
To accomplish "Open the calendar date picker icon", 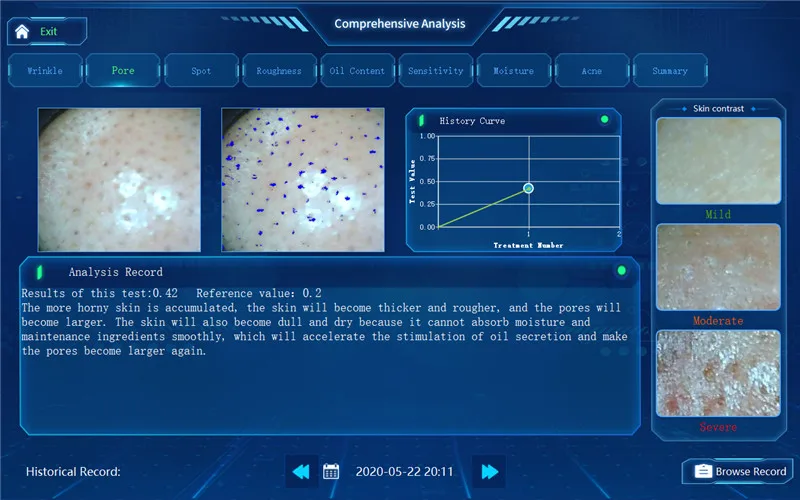I will click(x=332, y=471).
